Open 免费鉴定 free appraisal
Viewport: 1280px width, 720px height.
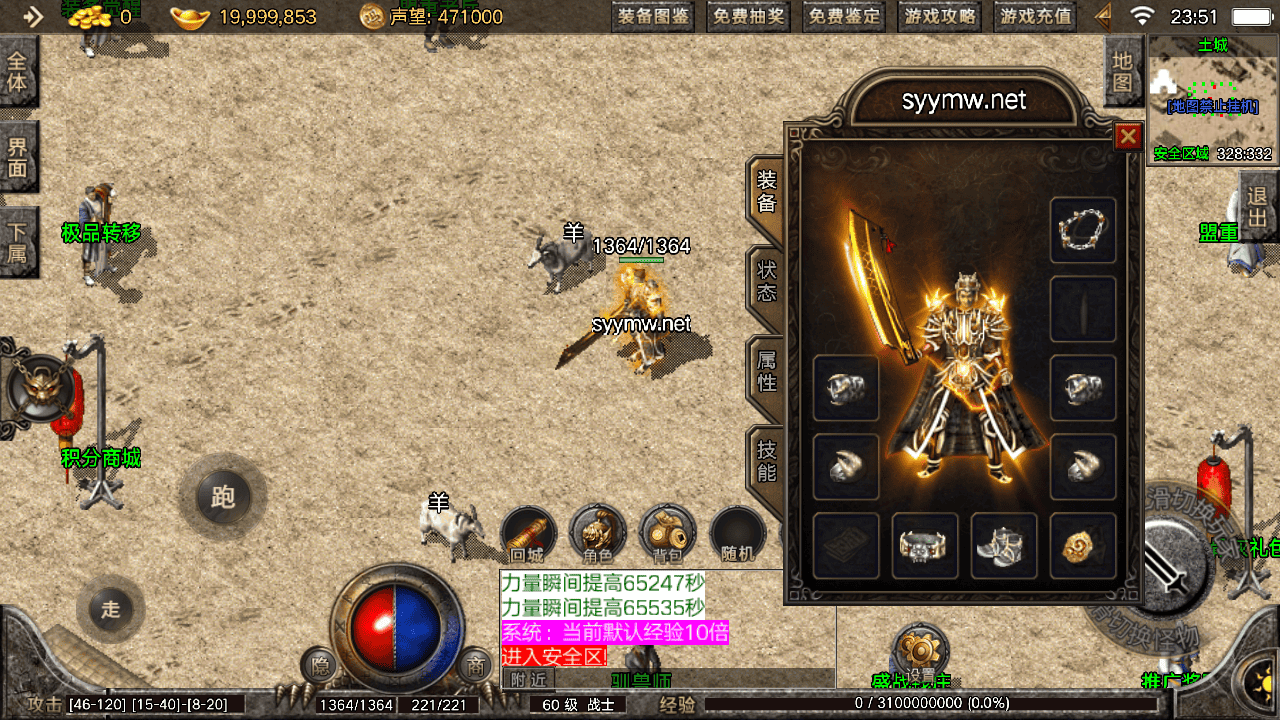[845, 16]
